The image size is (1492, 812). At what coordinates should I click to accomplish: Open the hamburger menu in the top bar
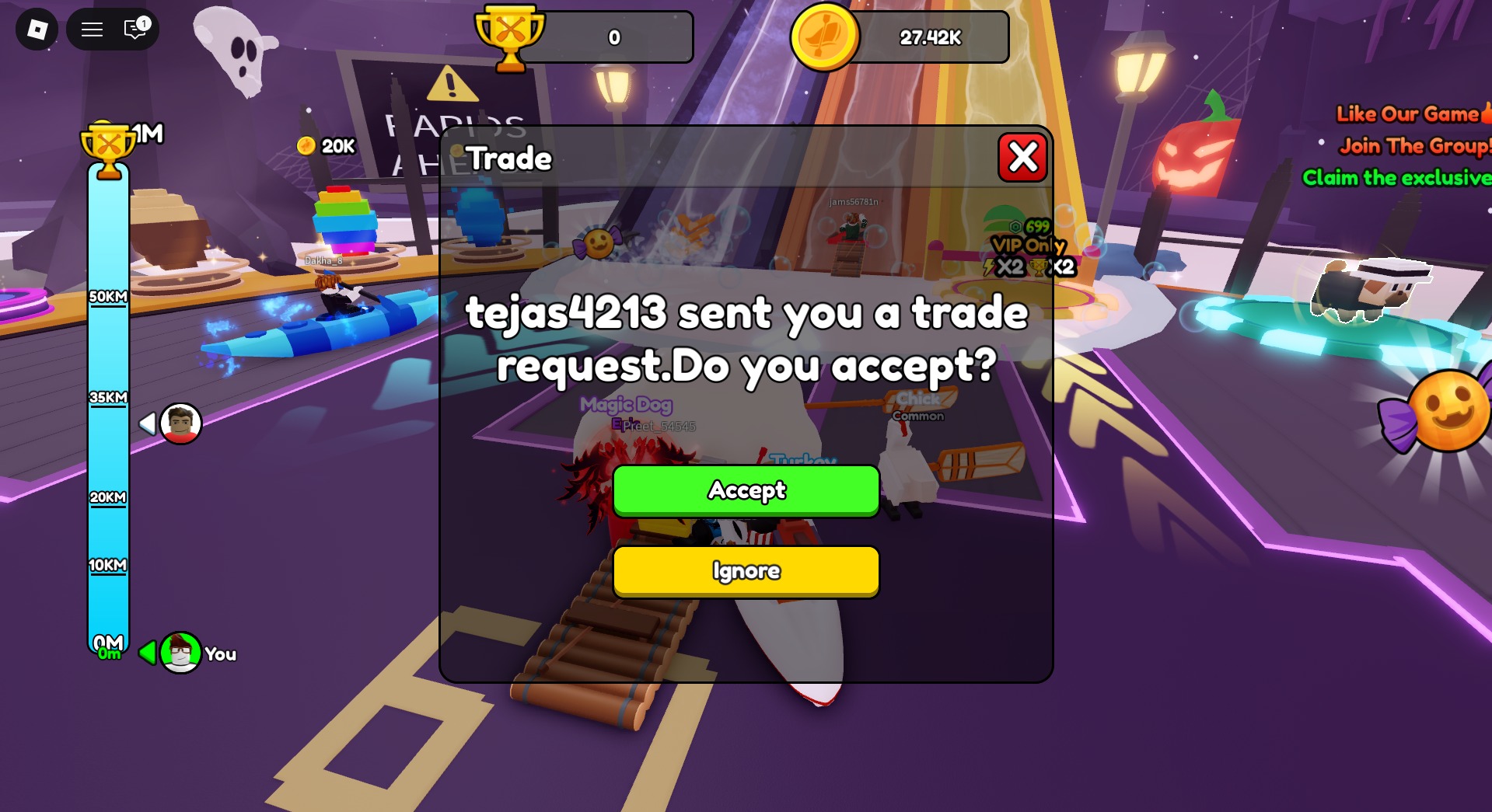click(x=91, y=29)
